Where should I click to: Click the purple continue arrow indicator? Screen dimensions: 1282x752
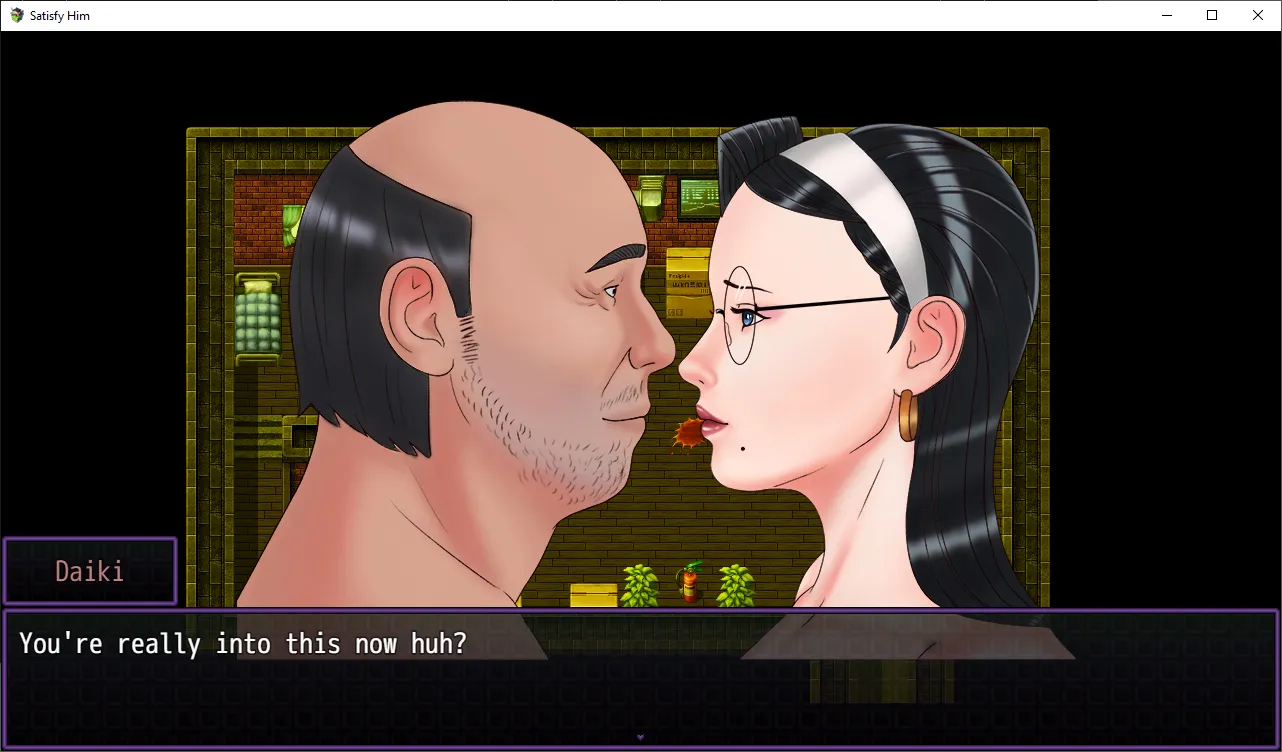640,738
